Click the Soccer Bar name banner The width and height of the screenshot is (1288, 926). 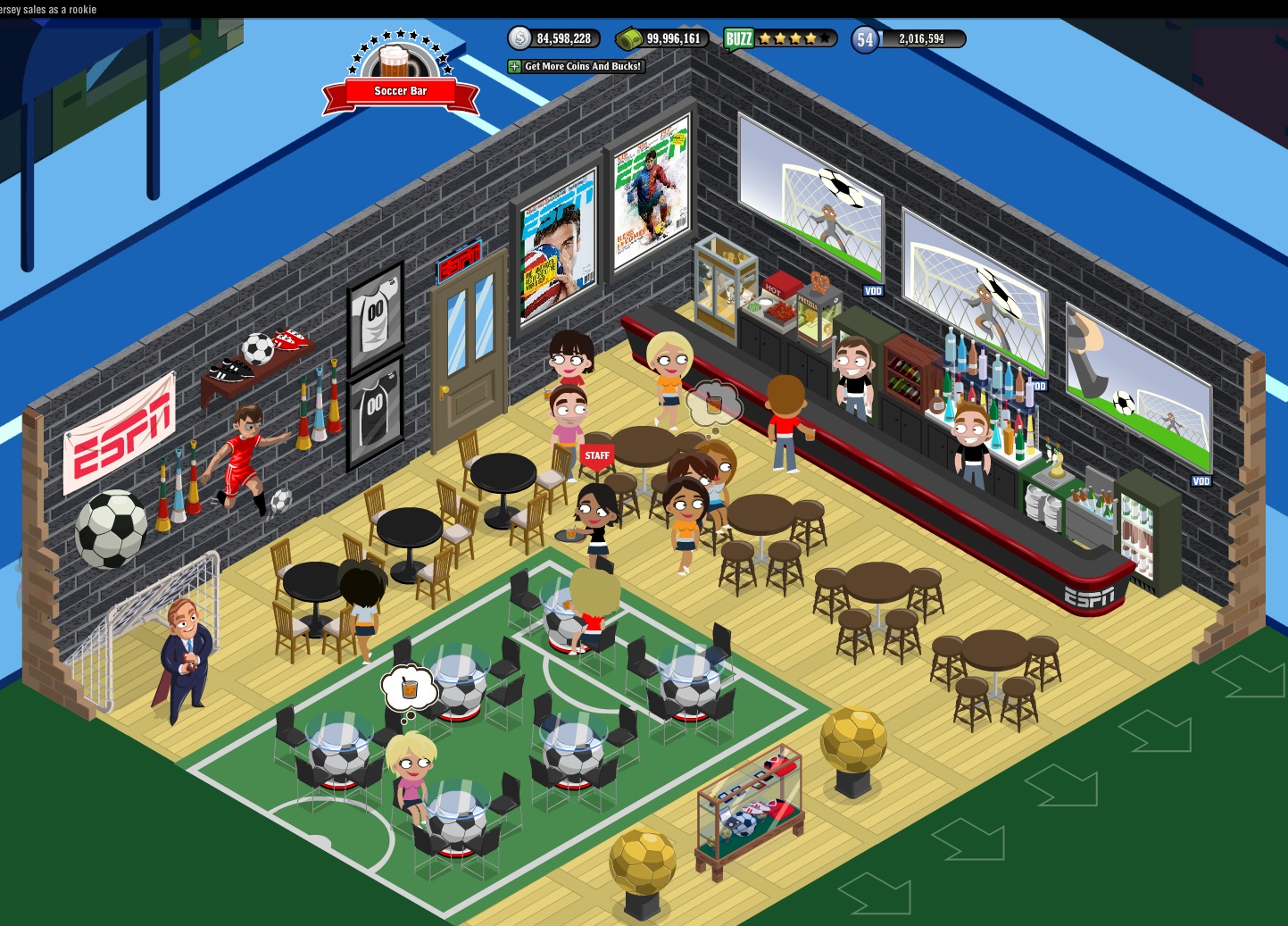[x=400, y=90]
